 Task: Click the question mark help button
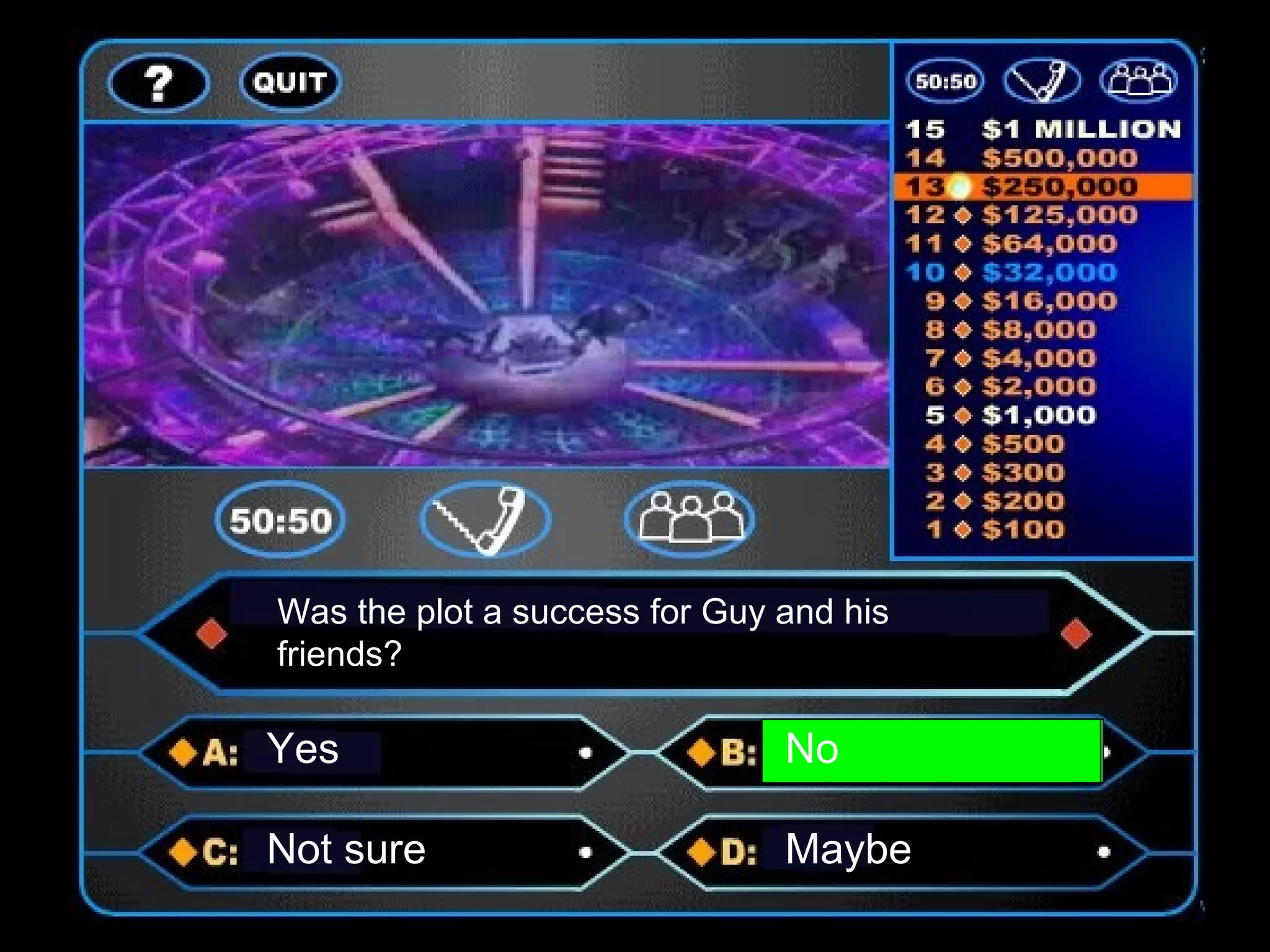(x=159, y=83)
